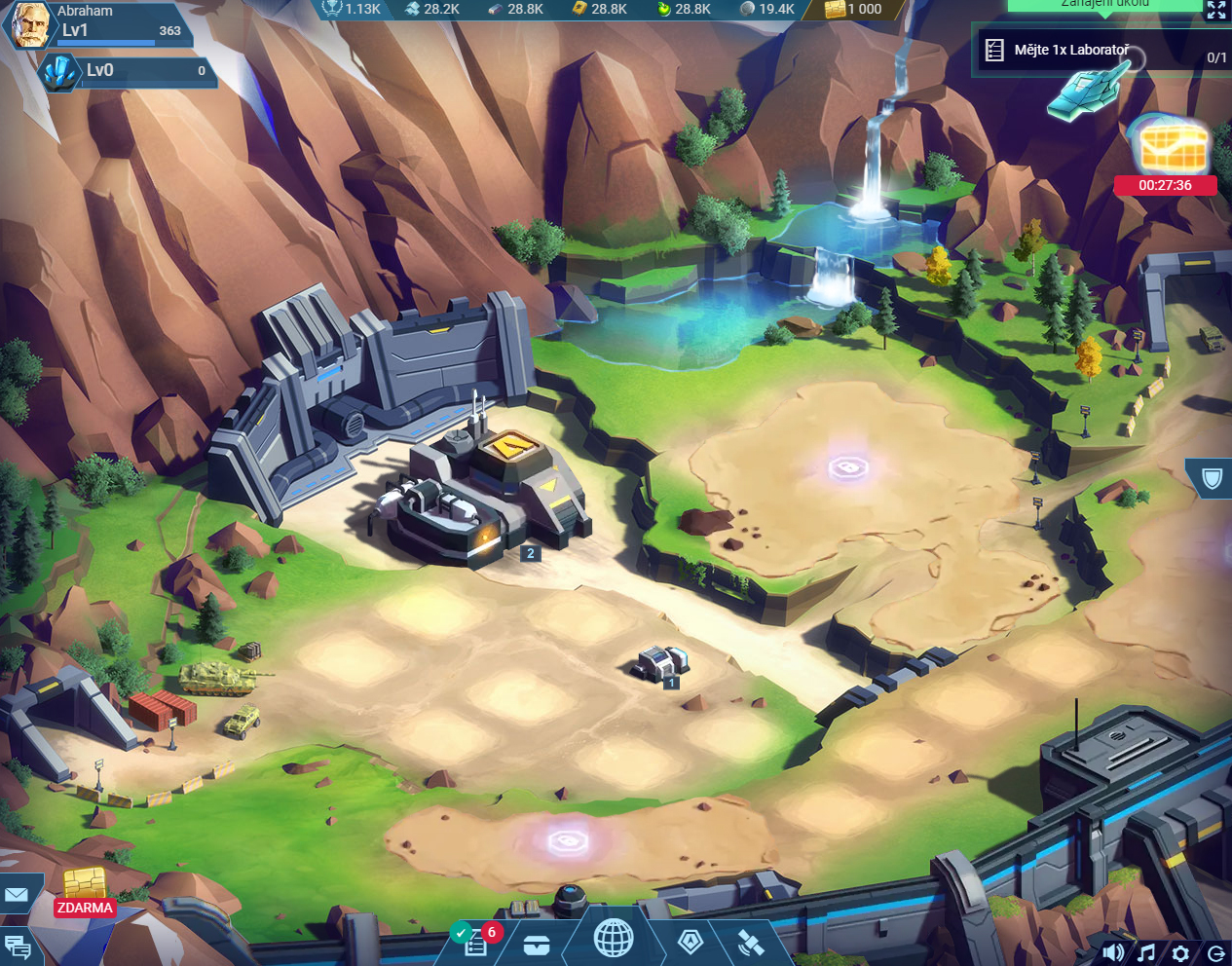Viewport: 1232px width, 966px height.
Task: Open the mail envelope inbox
Action: [17, 894]
